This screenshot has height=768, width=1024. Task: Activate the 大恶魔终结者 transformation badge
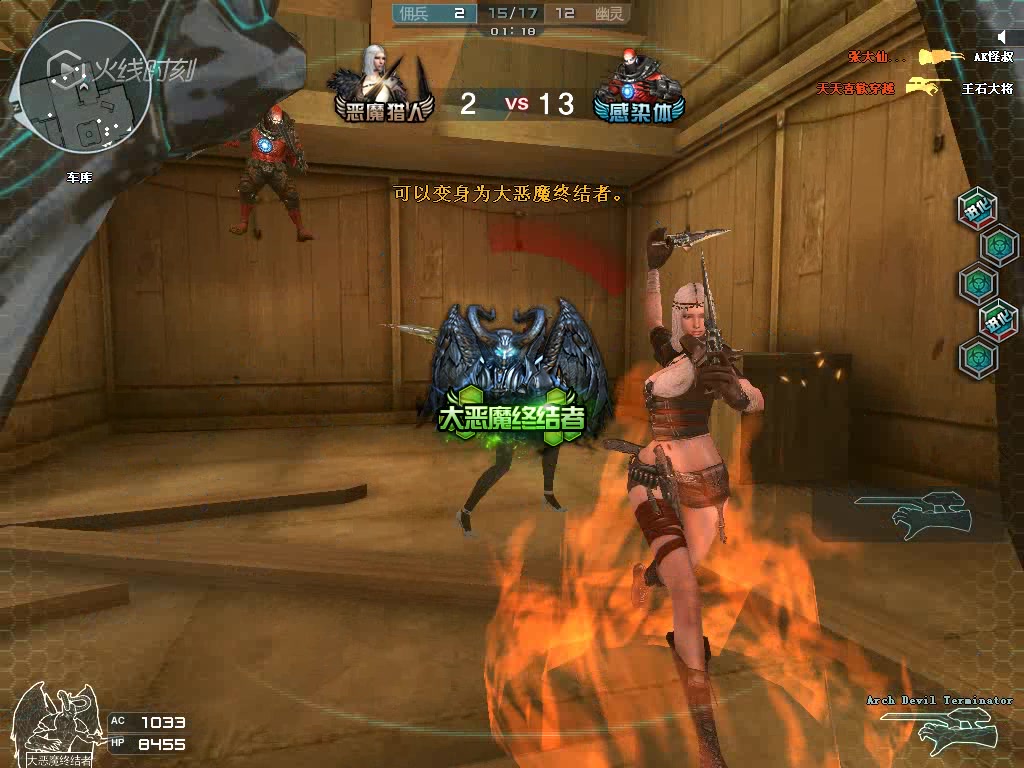[512, 373]
